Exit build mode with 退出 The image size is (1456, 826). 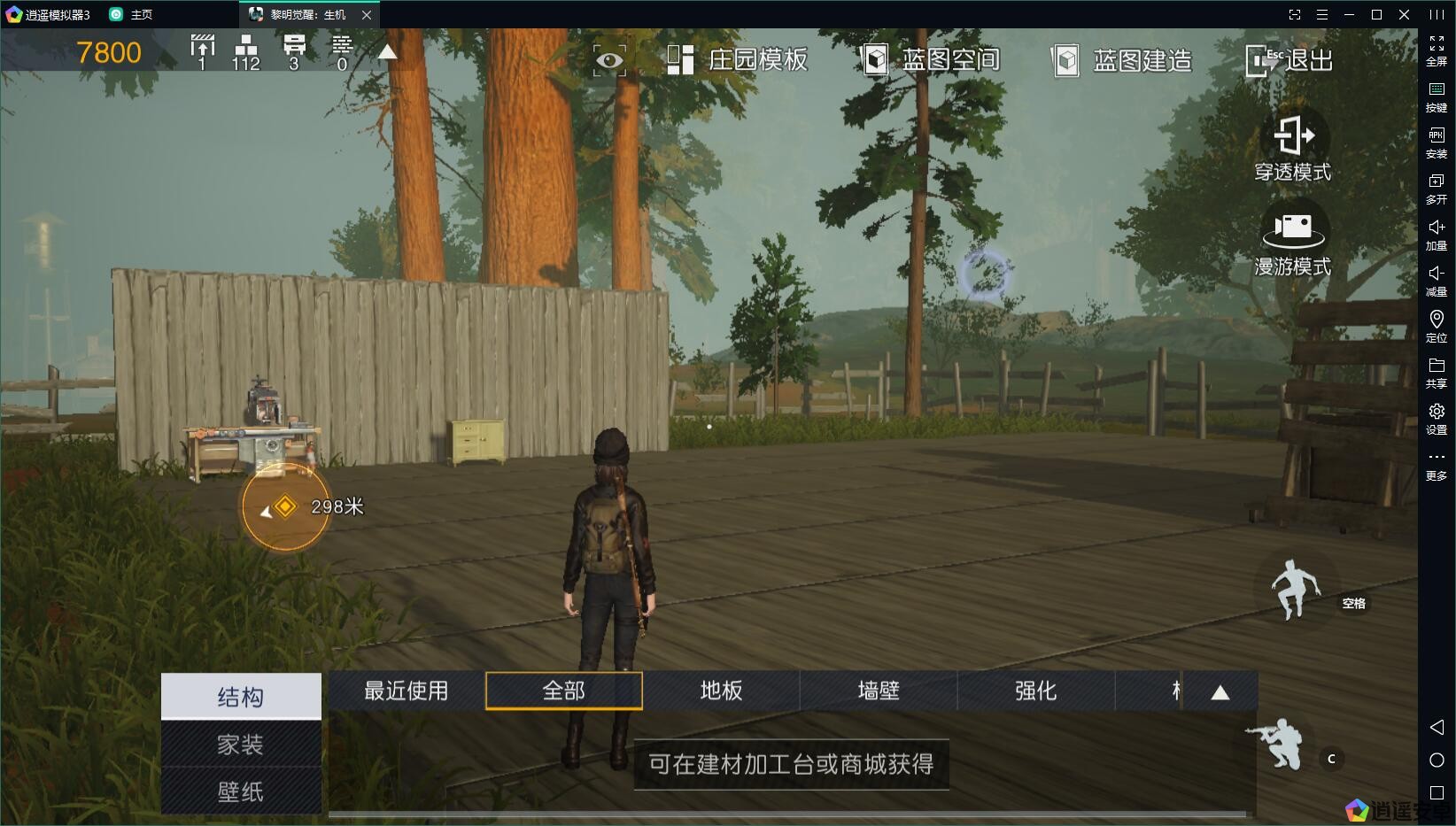(1289, 60)
